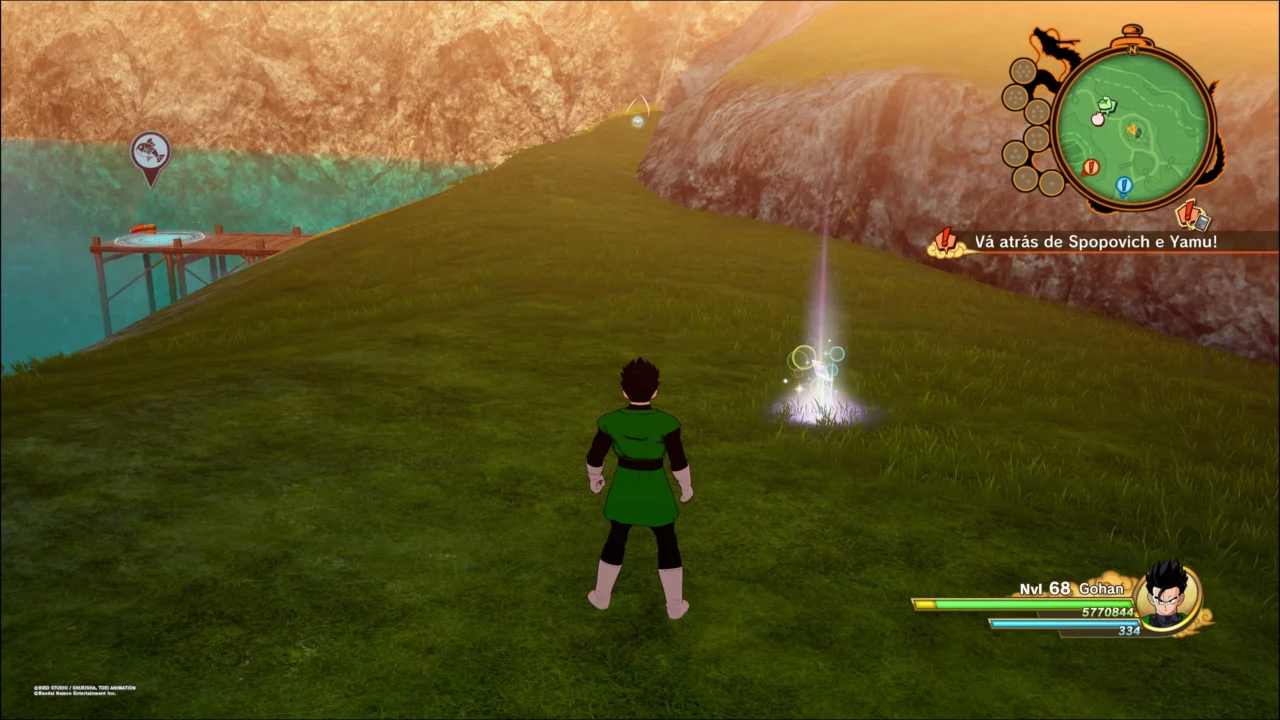Viewport: 1280px width, 720px height.
Task: Click Gohan's character portrait
Action: coord(1166,596)
